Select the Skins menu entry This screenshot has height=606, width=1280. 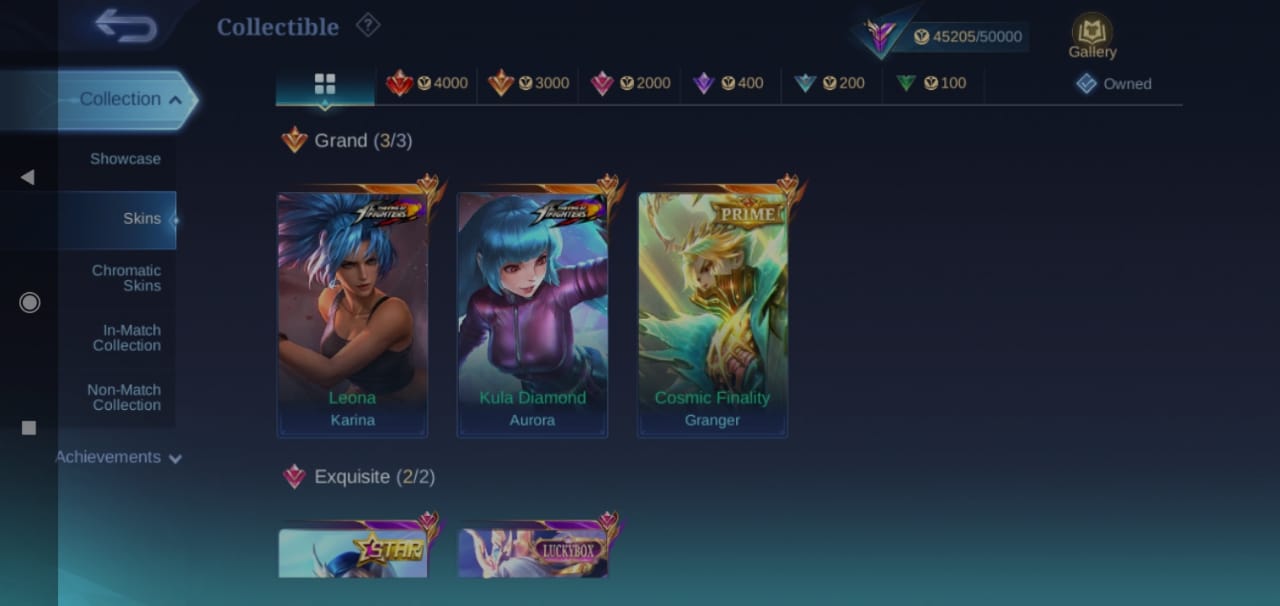(x=141, y=219)
